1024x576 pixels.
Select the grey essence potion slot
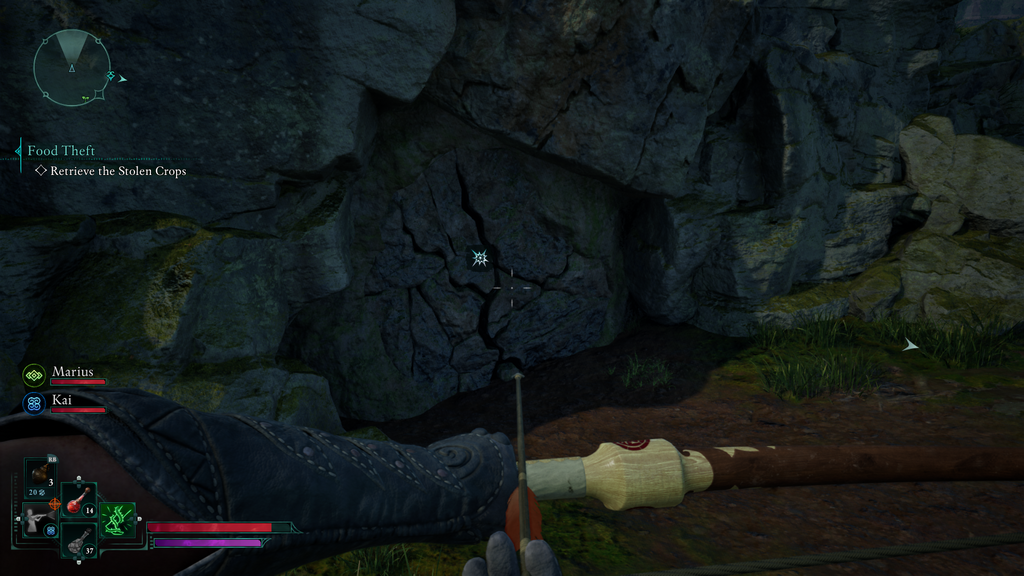[78, 540]
